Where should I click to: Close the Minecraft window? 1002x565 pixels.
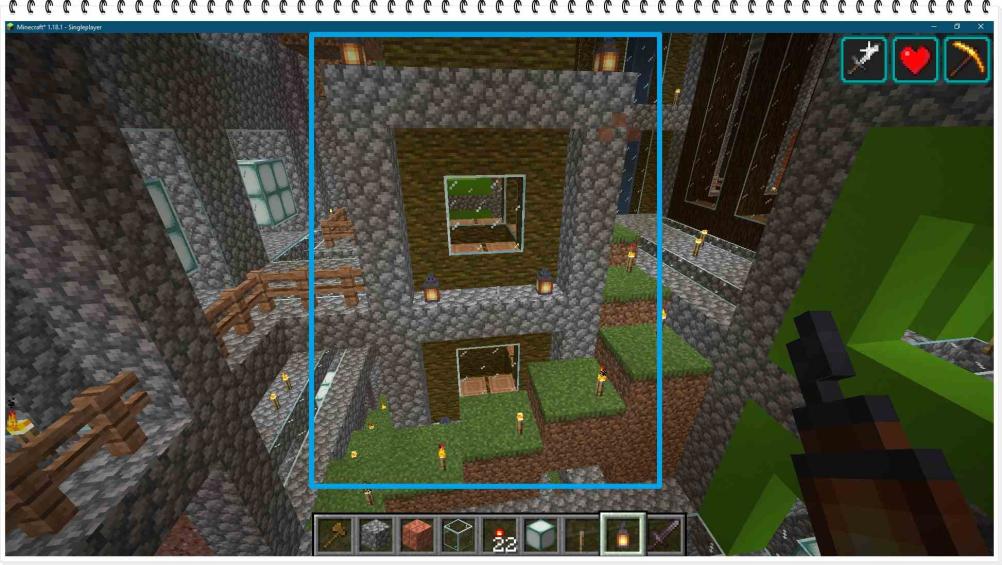tap(981, 26)
